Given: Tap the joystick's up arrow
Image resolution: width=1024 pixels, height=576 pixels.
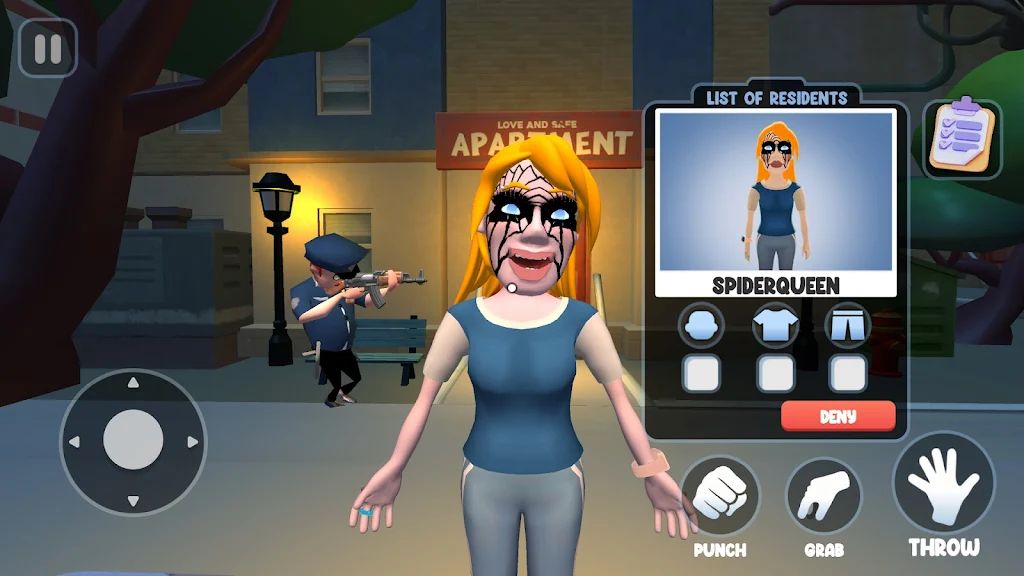Looking at the screenshot, I should coord(133,383).
